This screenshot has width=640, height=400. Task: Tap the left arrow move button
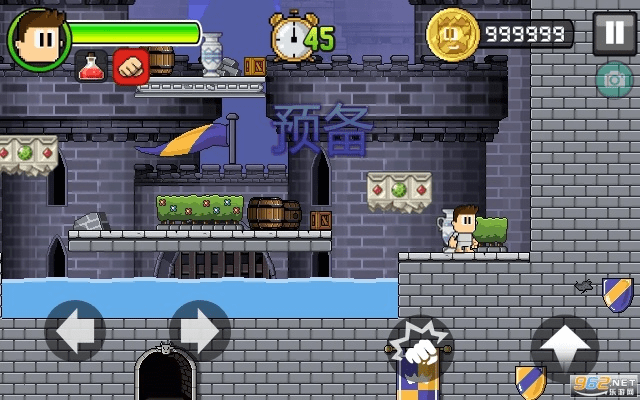pos(75,330)
